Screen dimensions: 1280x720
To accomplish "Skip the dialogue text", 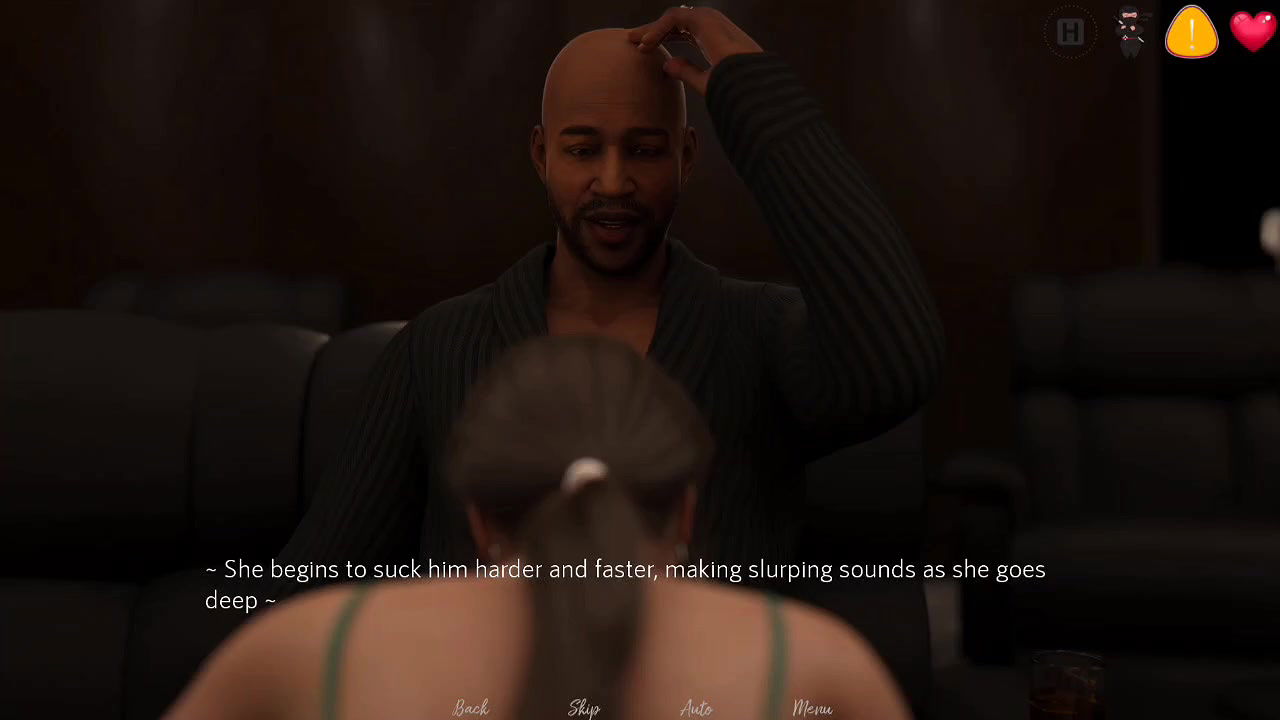I will [x=584, y=708].
